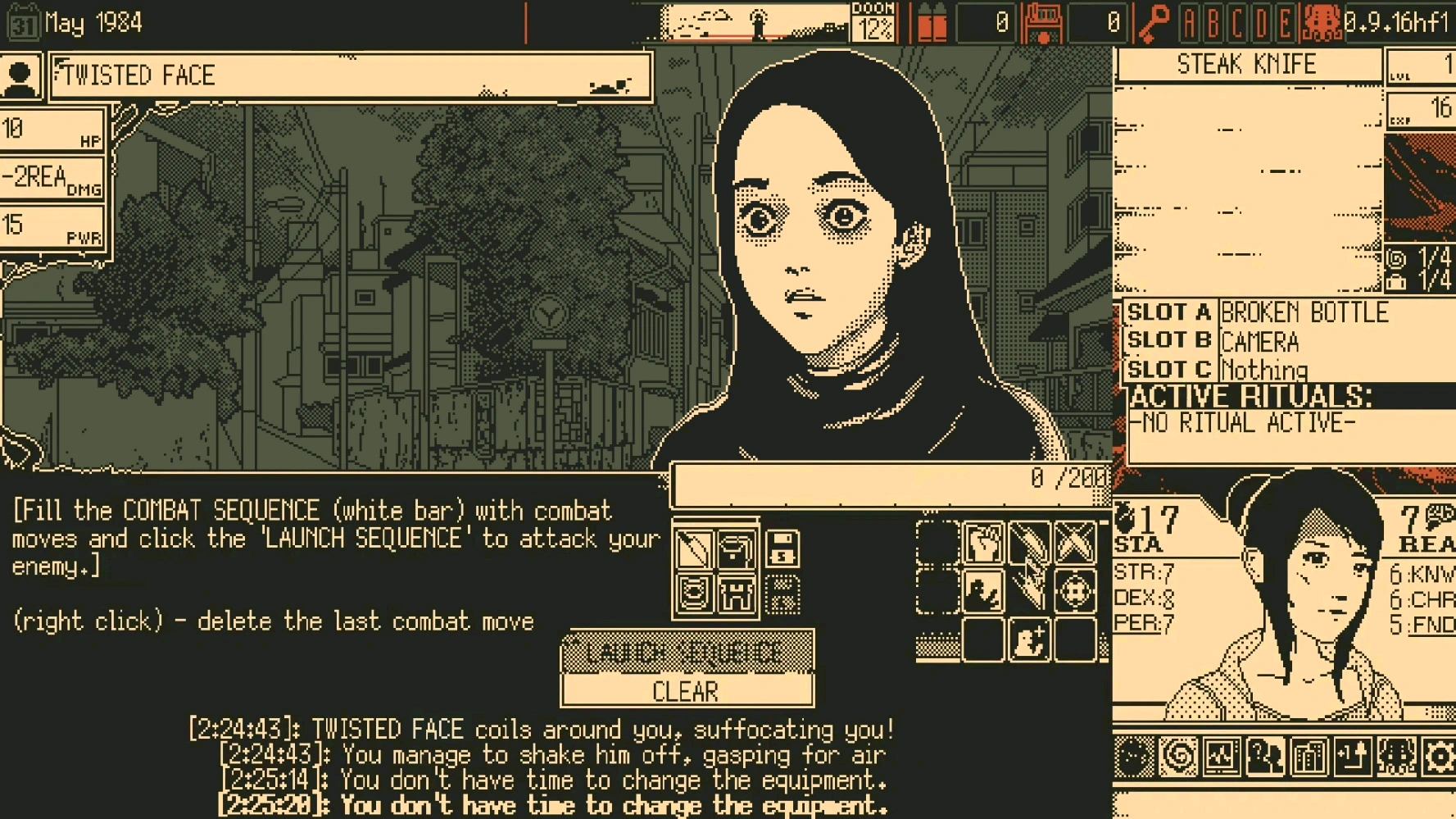Pick the crosshair aim combat move
The width and height of the screenshot is (1456, 819).
(x=1075, y=590)
